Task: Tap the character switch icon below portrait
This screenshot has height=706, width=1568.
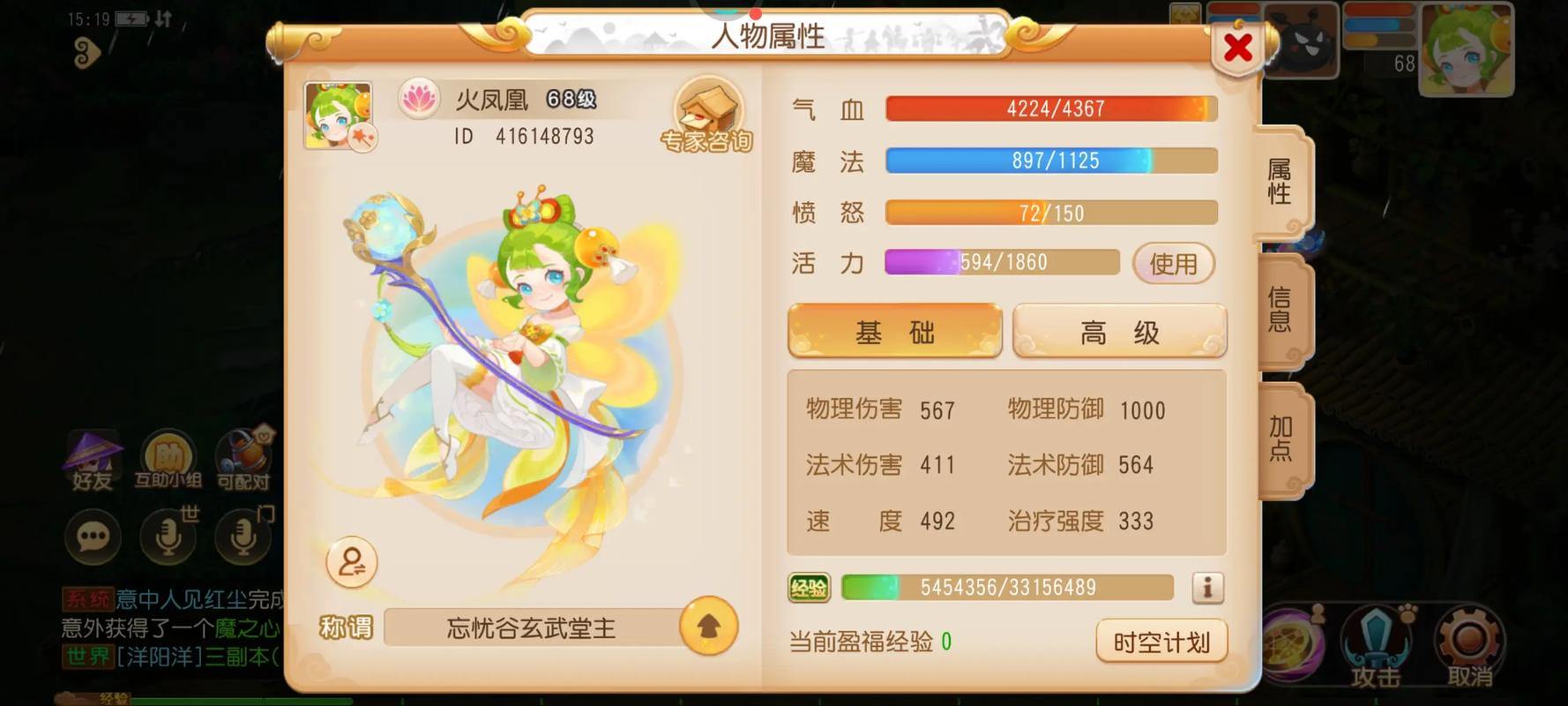Action: click(351, 562)
